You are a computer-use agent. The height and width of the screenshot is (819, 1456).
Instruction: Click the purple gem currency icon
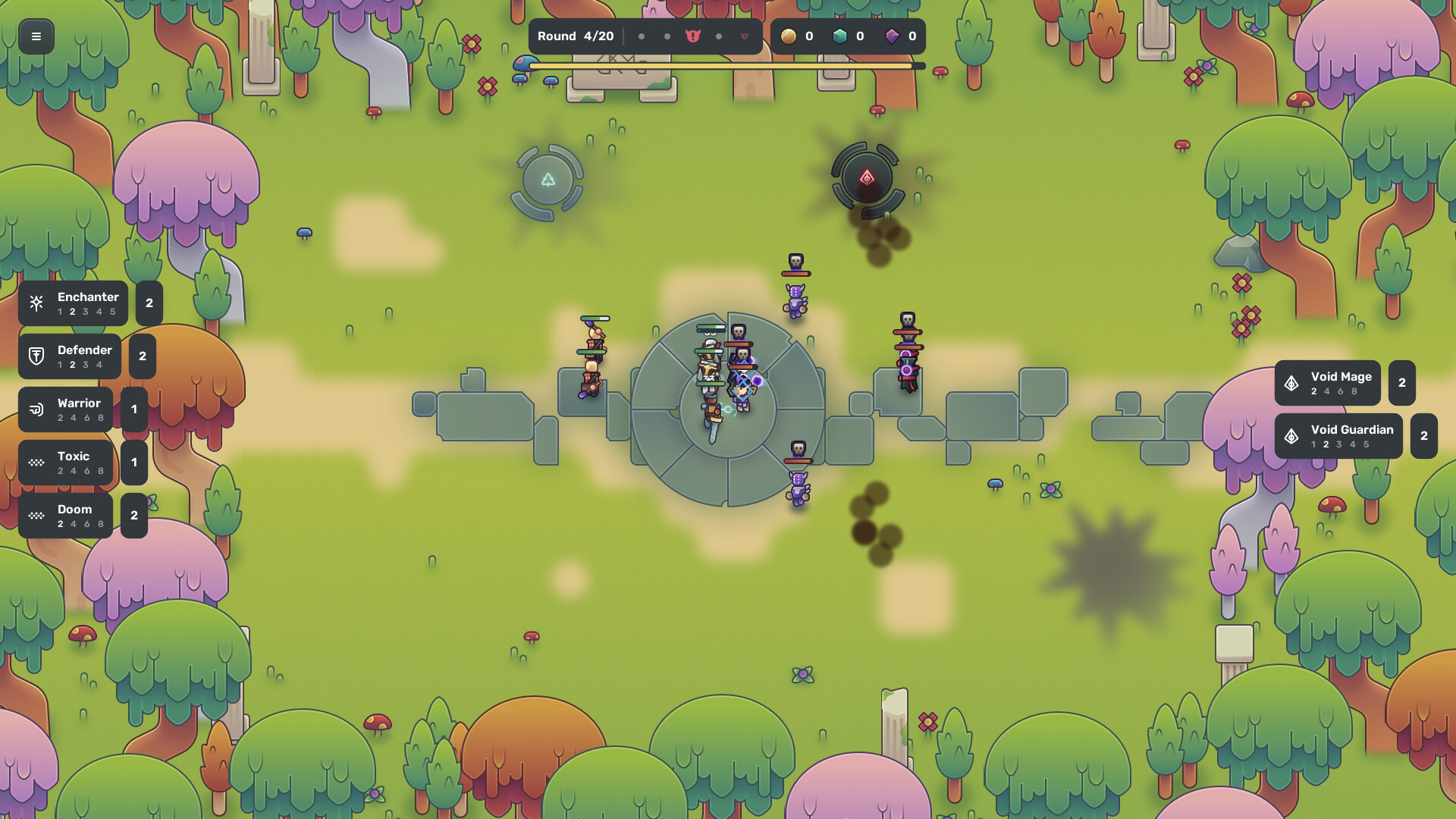coord(893,36)
